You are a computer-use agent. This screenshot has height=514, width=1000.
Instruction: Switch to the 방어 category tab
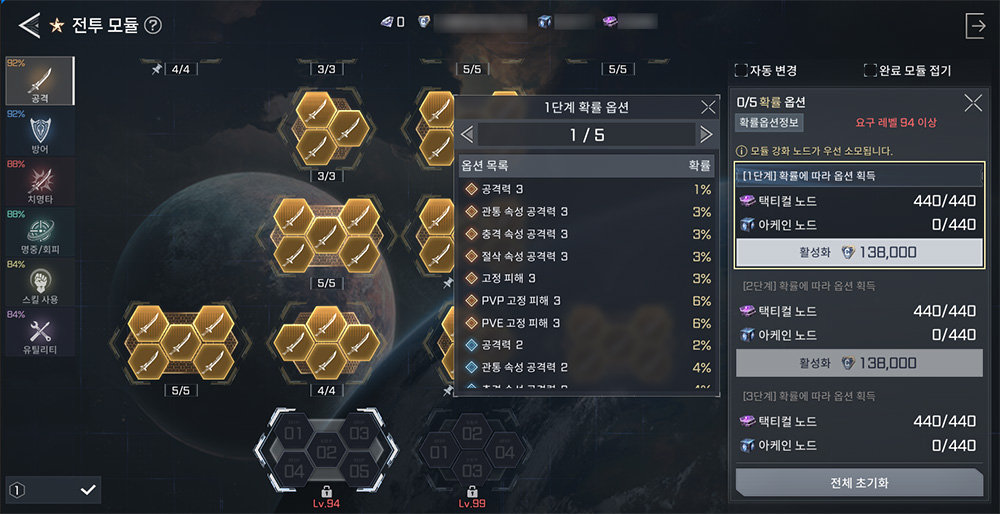tap(40, 131)
